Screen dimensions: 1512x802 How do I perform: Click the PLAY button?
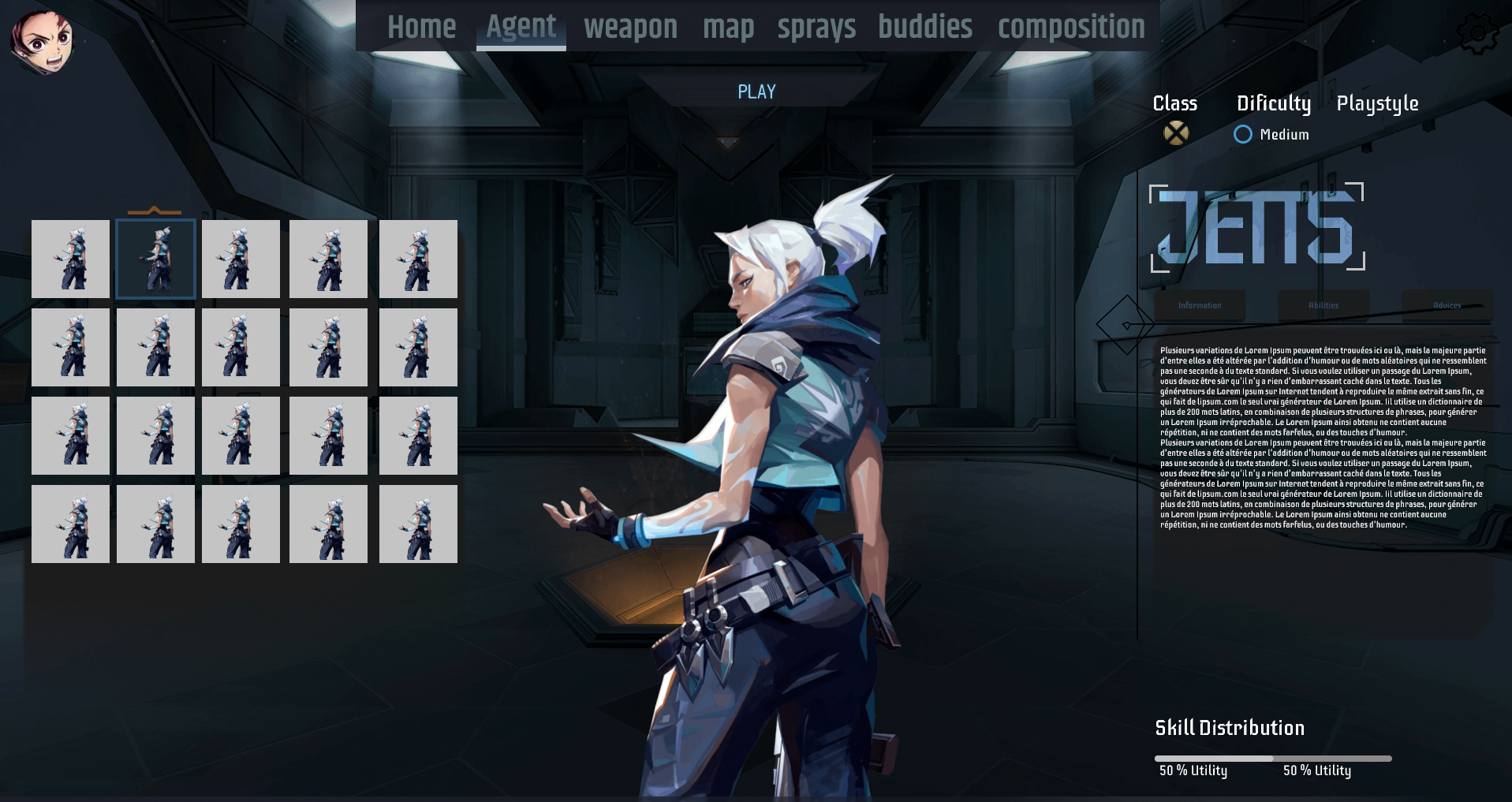point(756,92)
